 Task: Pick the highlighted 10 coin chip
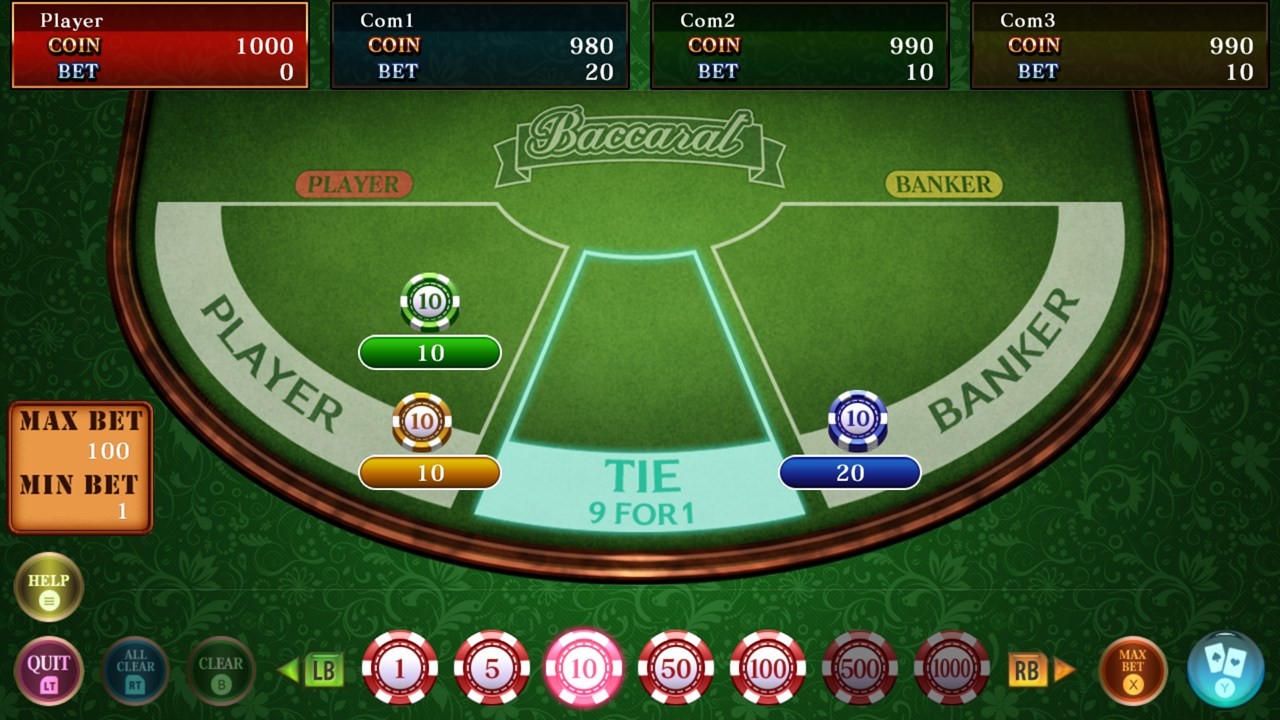point(584,668)
